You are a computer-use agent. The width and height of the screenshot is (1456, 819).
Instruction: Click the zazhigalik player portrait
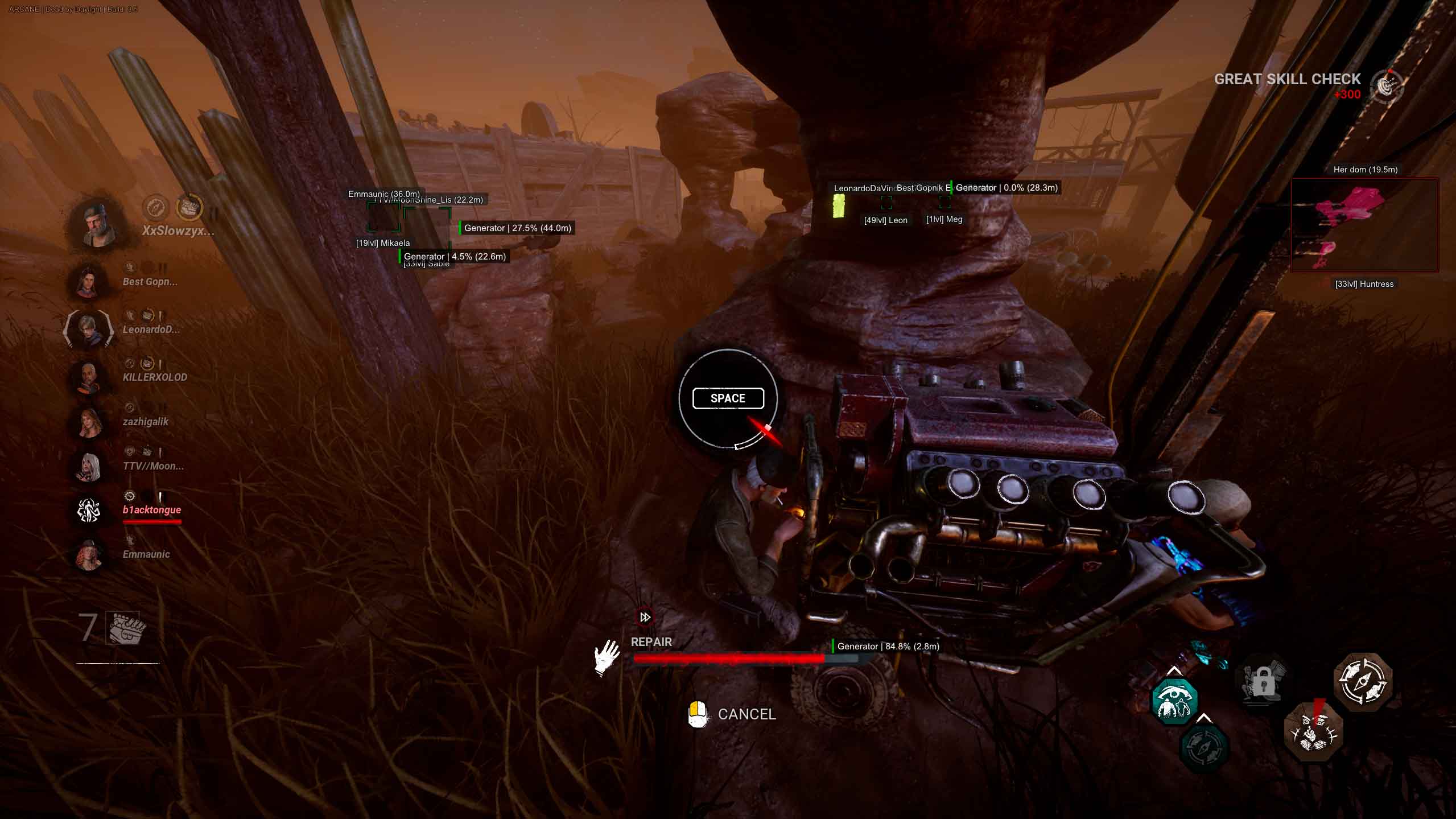pyautogui.click(x=89, y=422)
